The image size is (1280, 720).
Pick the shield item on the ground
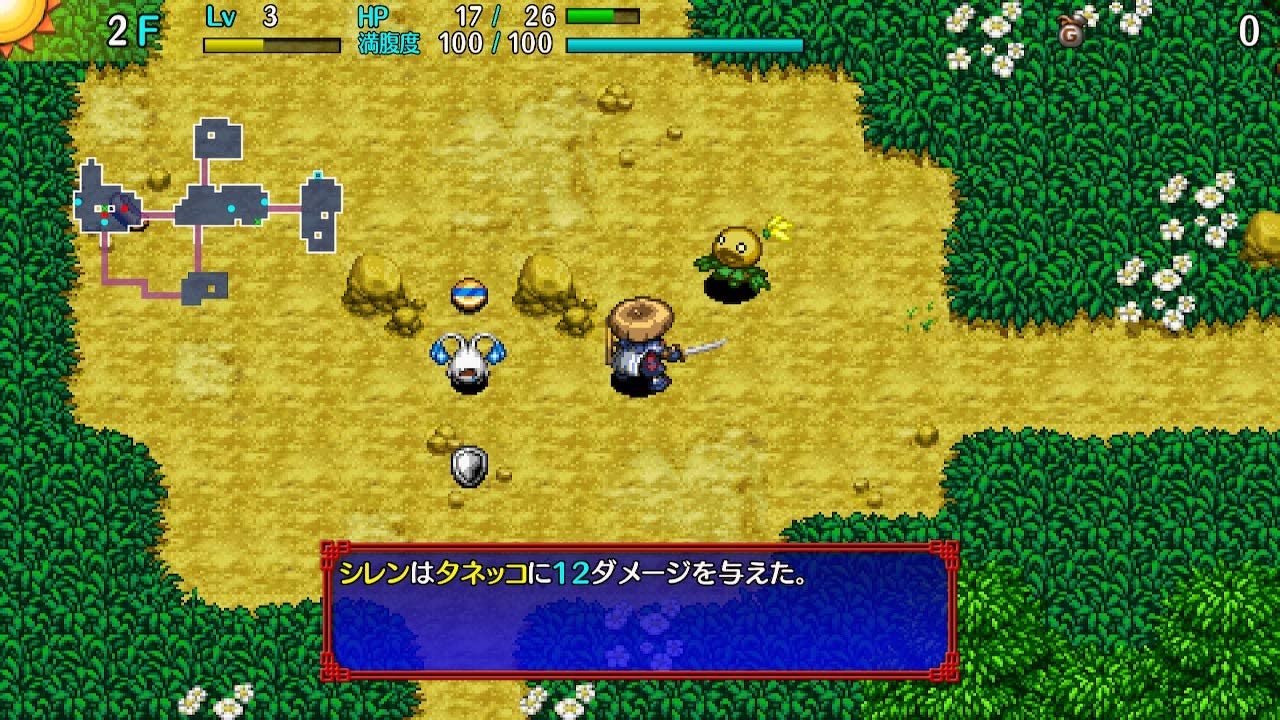[x=468, y=465]
